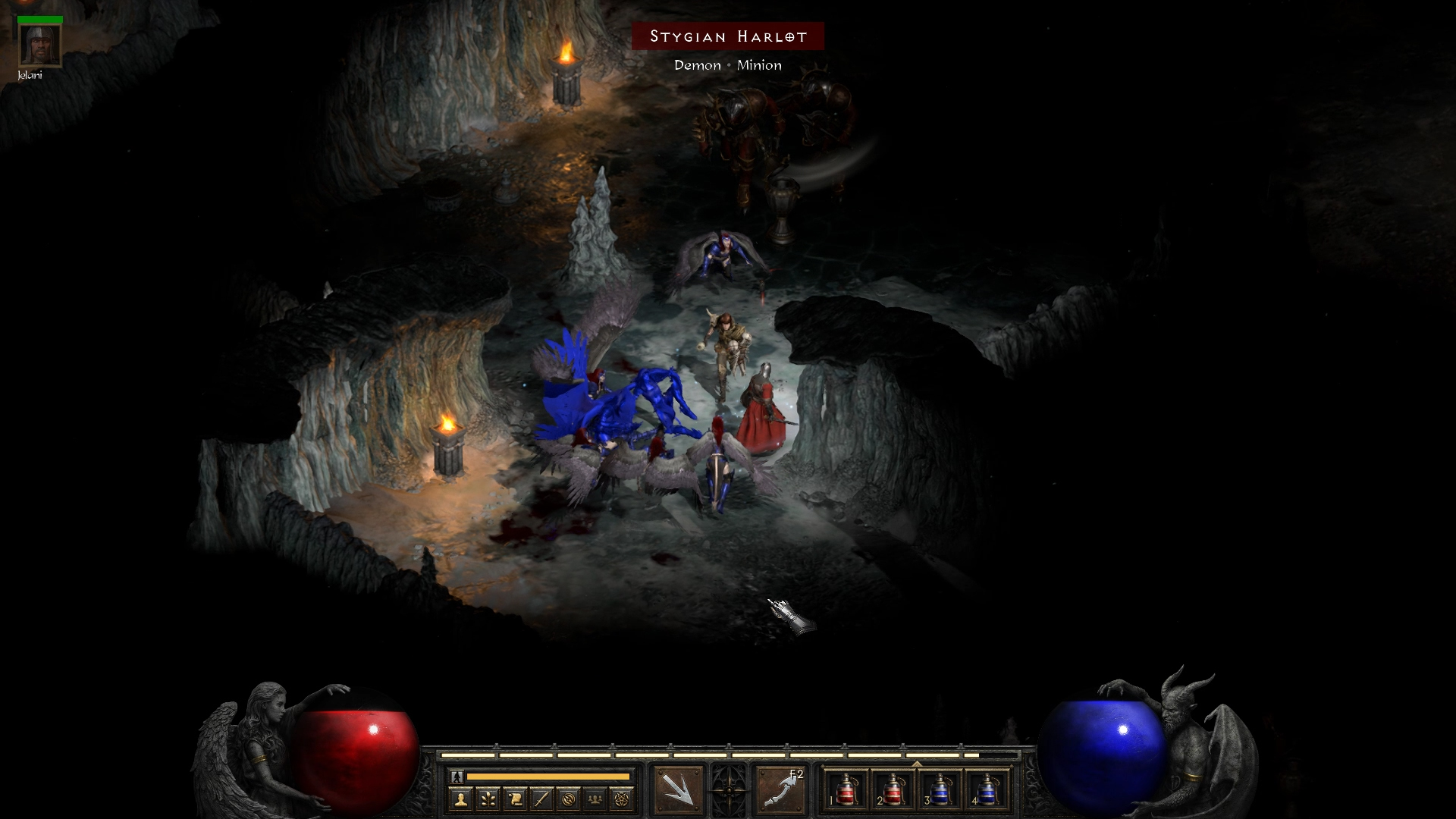The image size is (1456, 819).
Task: Open the quest log scroll icon
Action: [515, 799]
